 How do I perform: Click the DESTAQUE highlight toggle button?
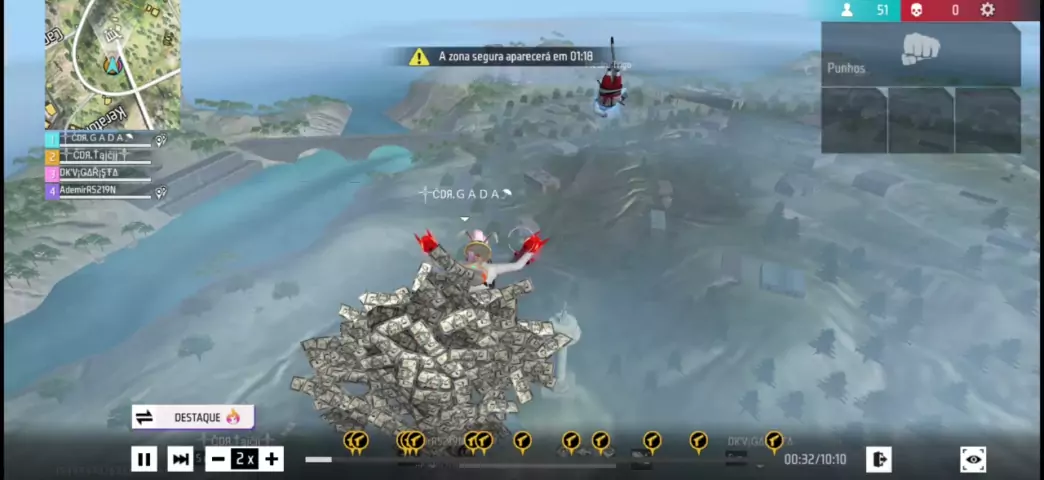coord(193,417)
